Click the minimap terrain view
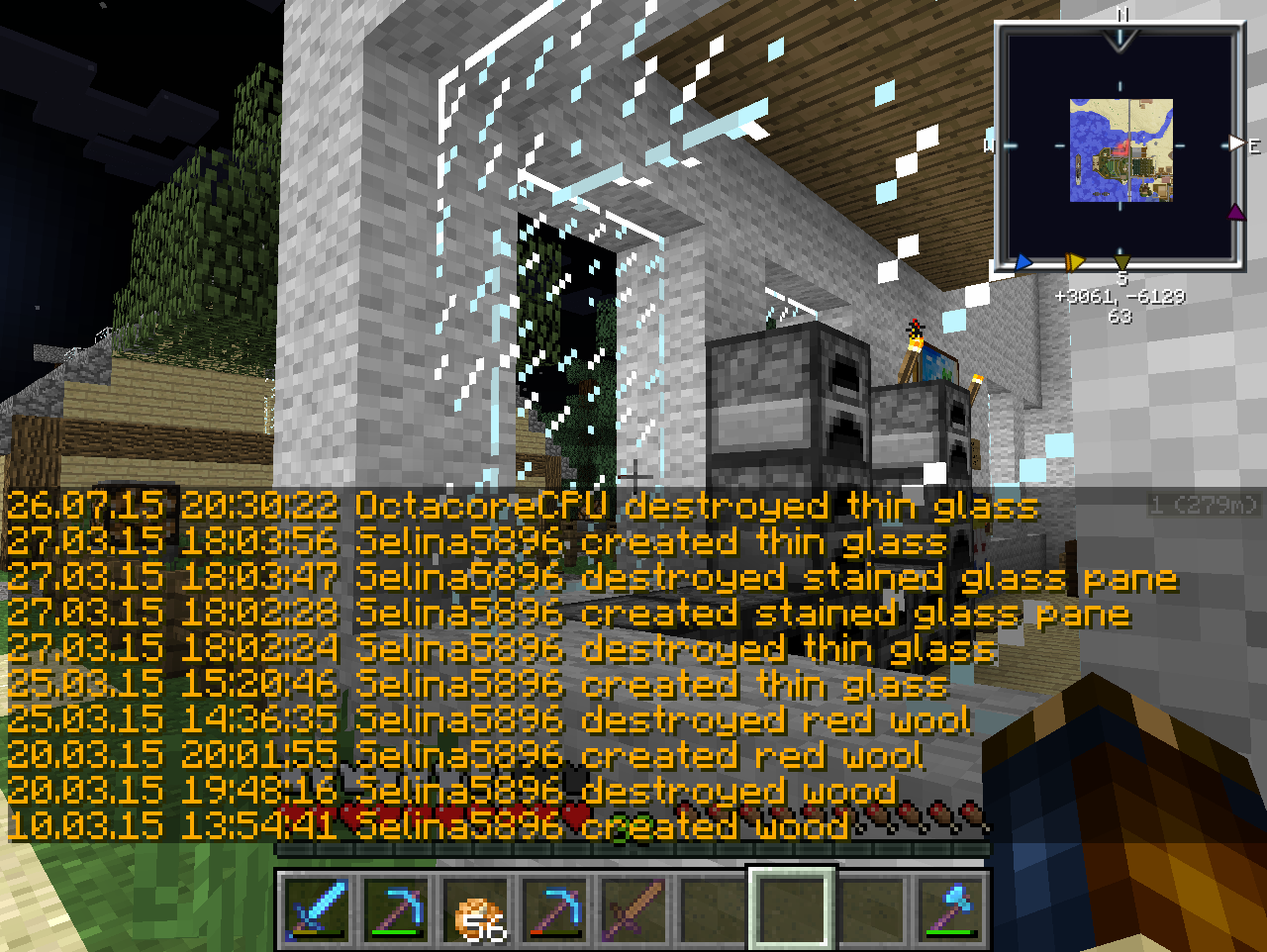Image resolution: width=1267 pixels, height=952 pixels. (1121, 150)
